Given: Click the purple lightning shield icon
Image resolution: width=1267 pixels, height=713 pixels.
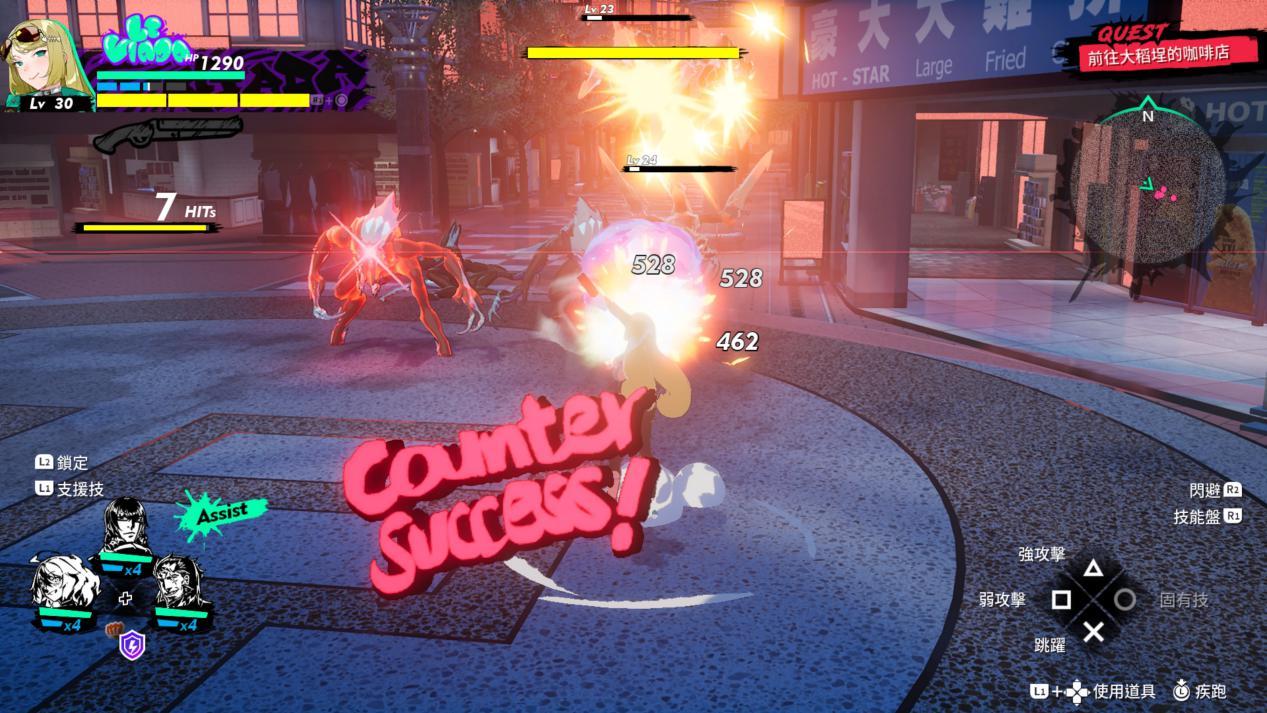Looking at the screenshot, I should [x=132, y=645].
